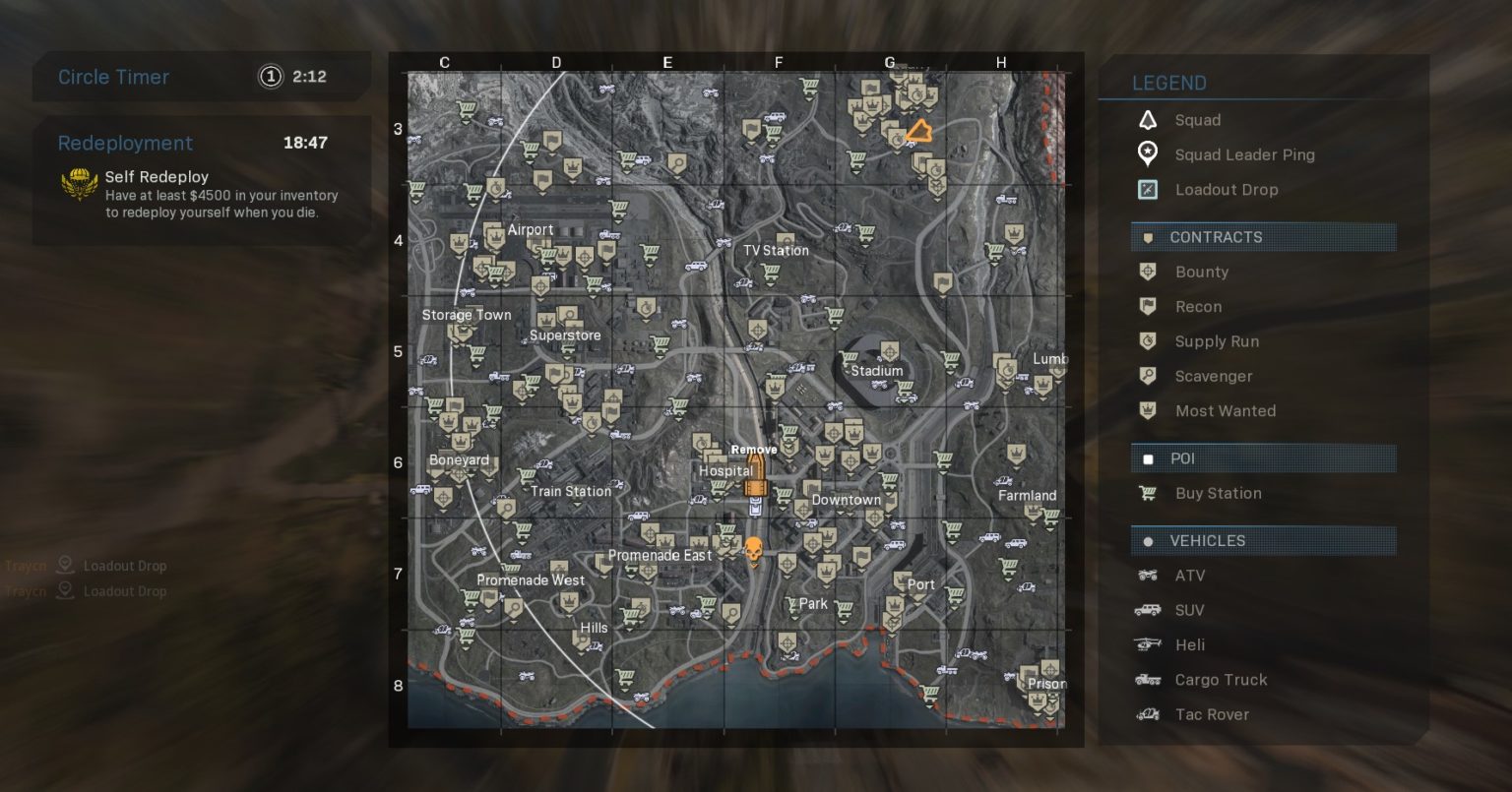Toggle the CONTRACTS section in the legend

pos(1264,237)
